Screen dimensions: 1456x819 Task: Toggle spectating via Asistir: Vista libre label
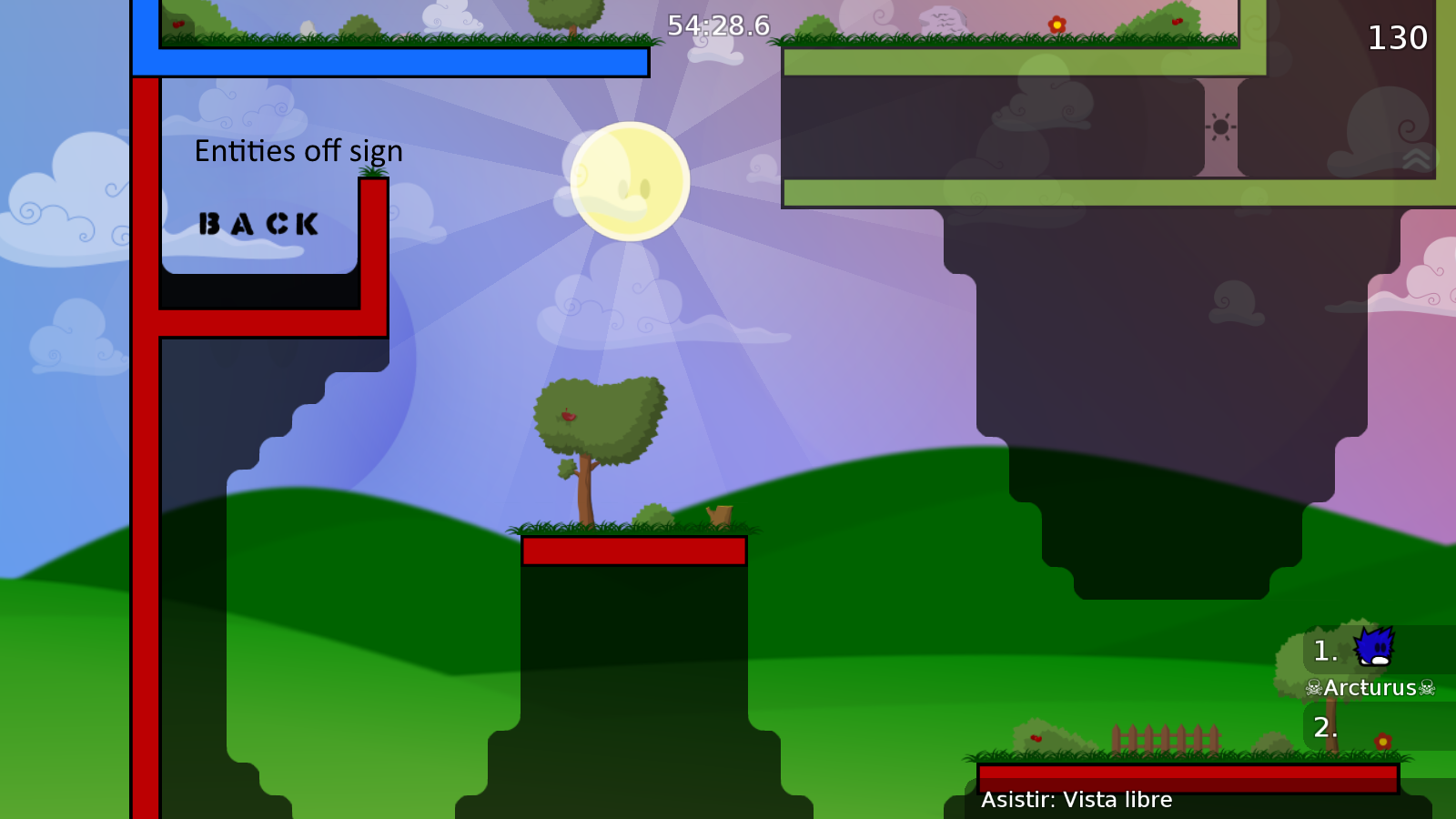[1077, 800]
